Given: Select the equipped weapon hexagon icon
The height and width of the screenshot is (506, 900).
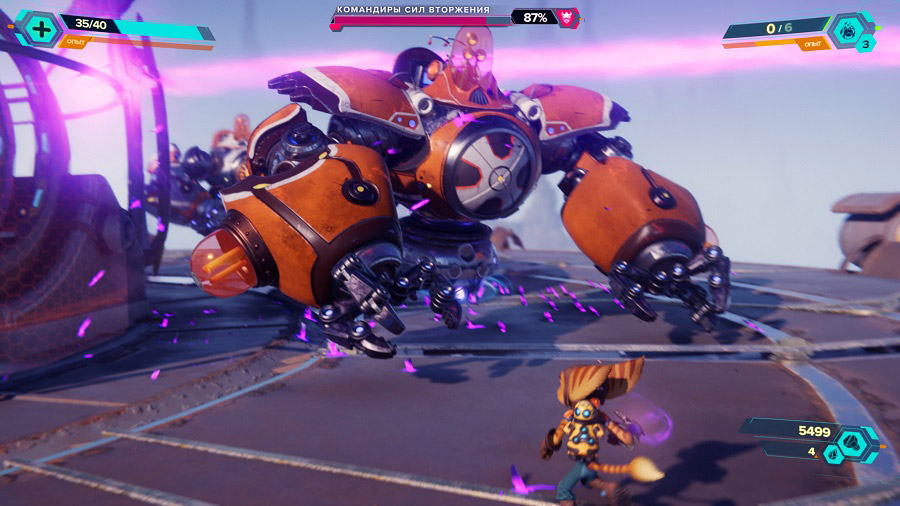Looking at the screenshot, I should coord(849,30).
